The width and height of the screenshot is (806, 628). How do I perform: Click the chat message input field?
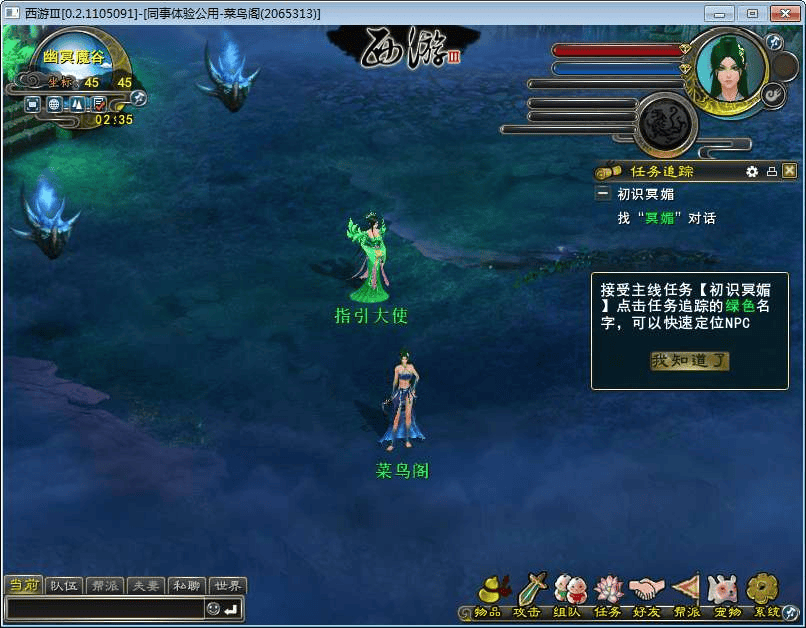105,608
